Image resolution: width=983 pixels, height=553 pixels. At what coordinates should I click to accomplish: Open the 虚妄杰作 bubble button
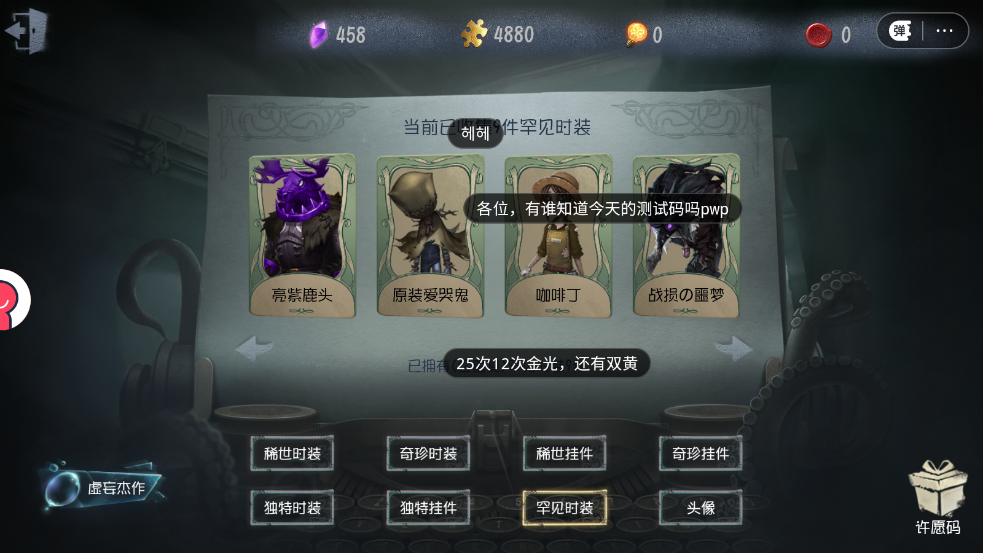[x=101, y=488]
